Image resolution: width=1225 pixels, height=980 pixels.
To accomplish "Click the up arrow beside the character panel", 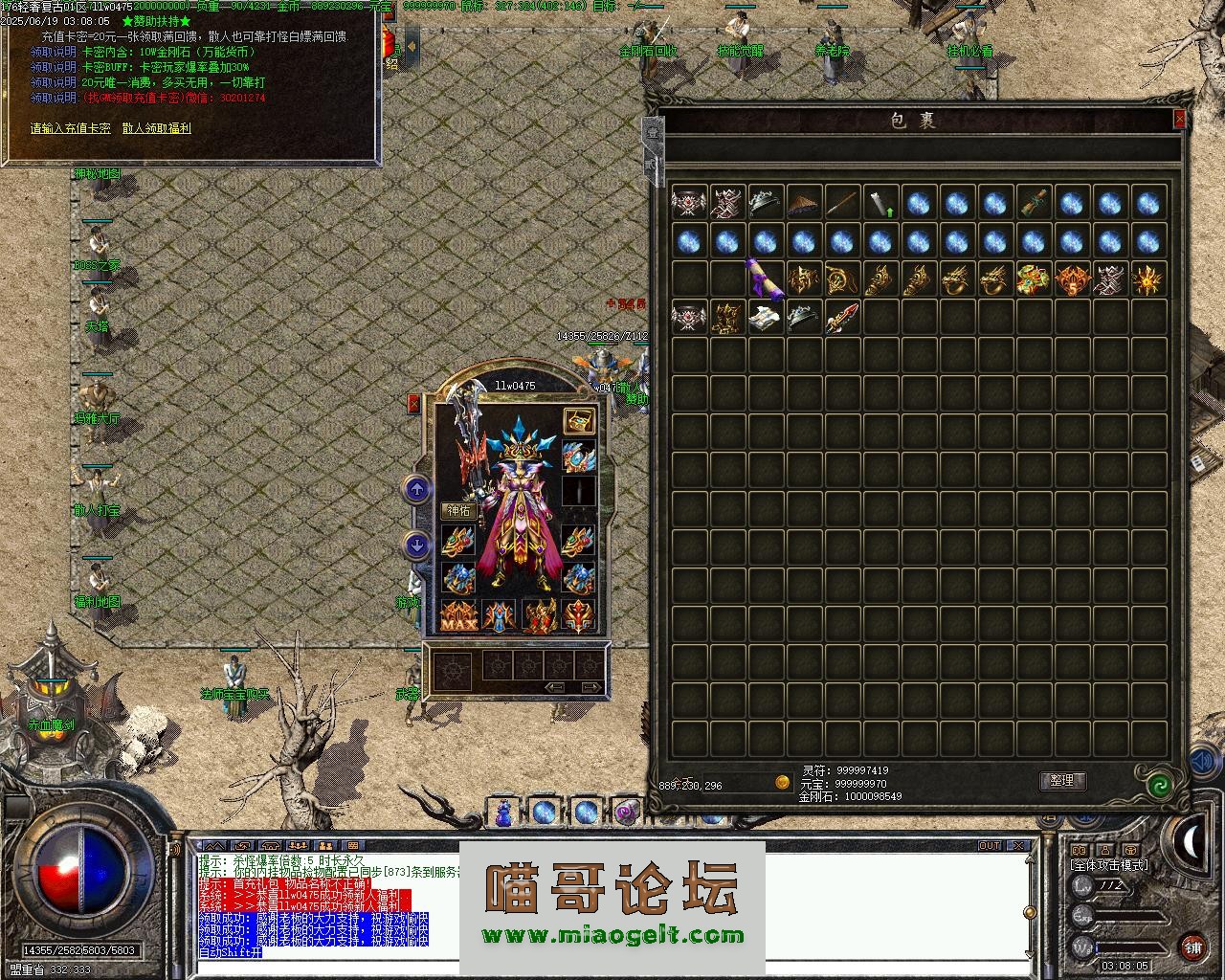I will click(416, 490).
